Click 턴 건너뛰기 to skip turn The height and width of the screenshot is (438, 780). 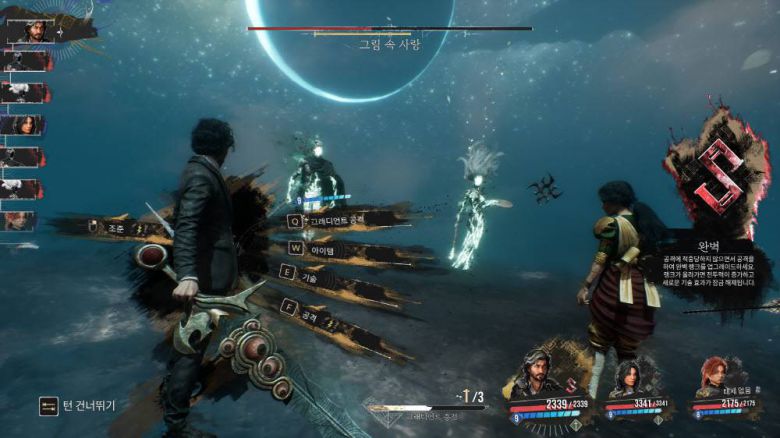[x=78, y=406]
